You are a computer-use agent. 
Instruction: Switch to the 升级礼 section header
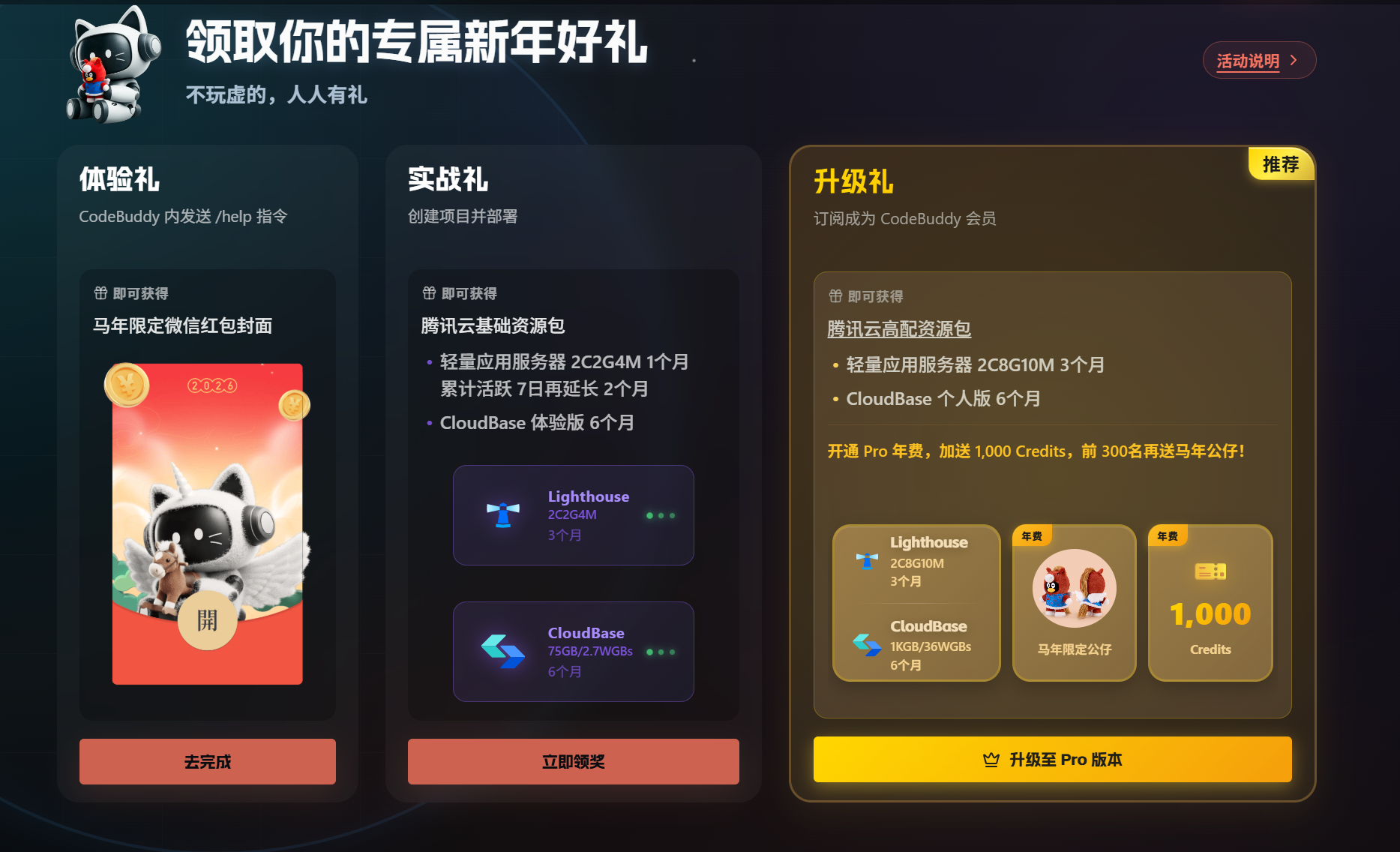(855, 182)
